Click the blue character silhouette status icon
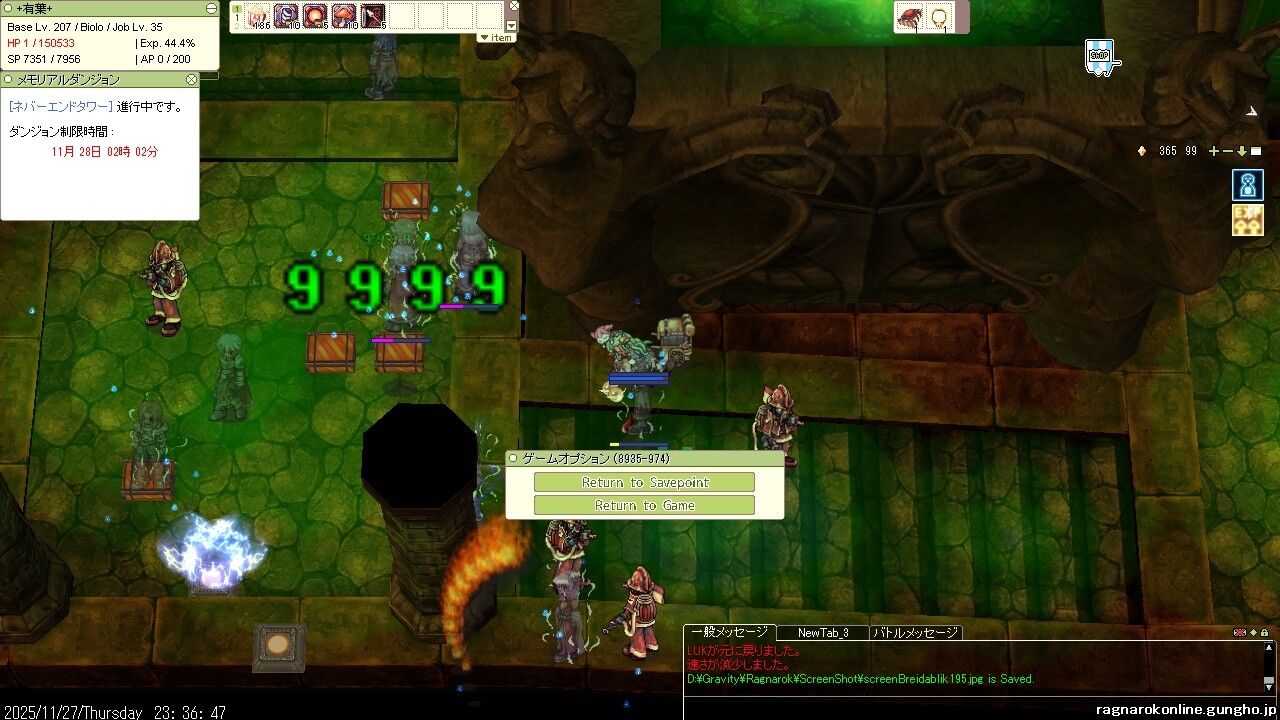1280x720 pixels. (x=1247, y=185)
